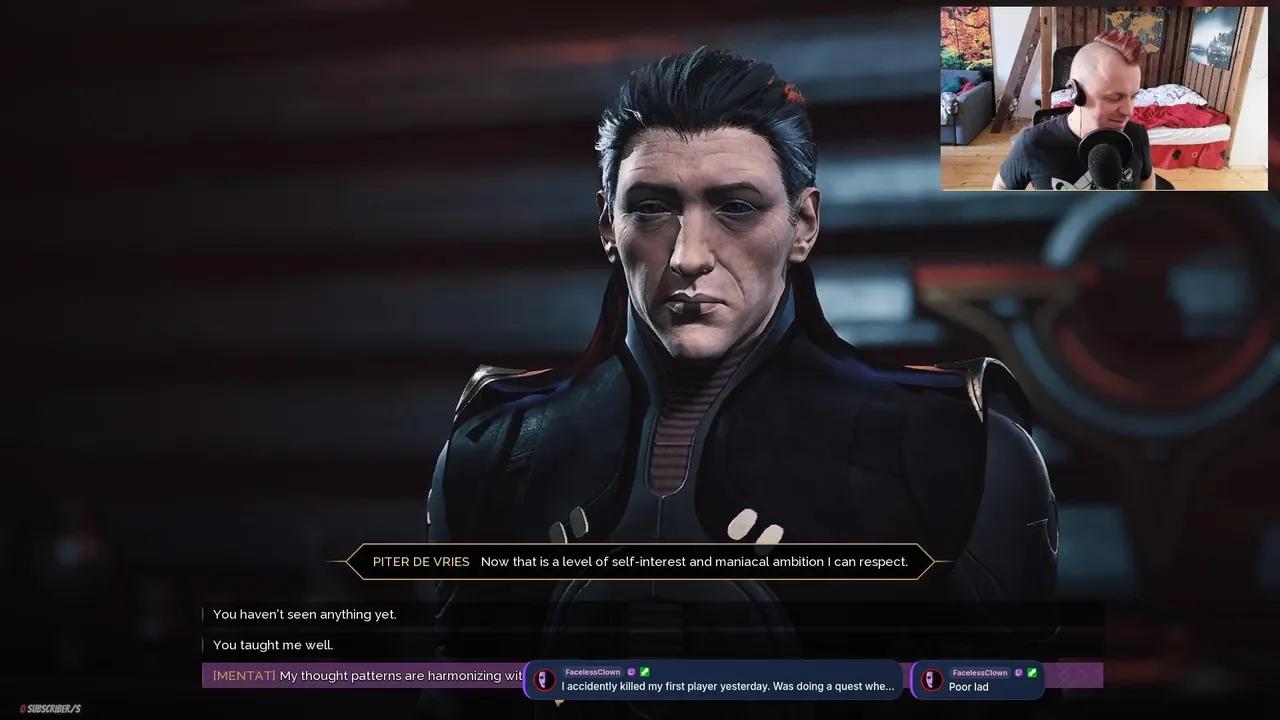This screenshot has height=720, width=1280.
Task: Select "You taught me well." response
Action: click(x=273, y=645)
